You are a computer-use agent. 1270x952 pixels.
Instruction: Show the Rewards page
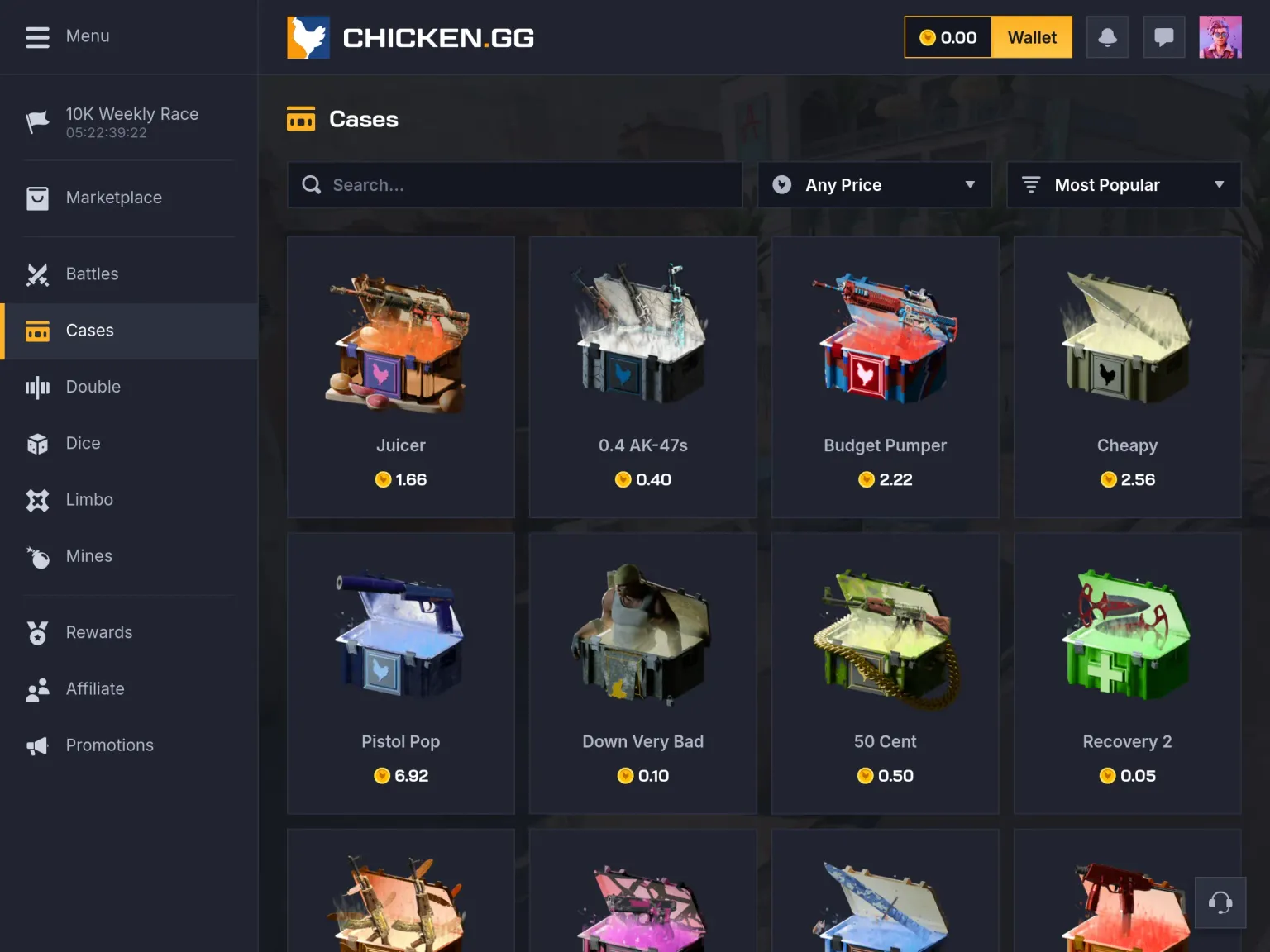click(x=98, y=633)
